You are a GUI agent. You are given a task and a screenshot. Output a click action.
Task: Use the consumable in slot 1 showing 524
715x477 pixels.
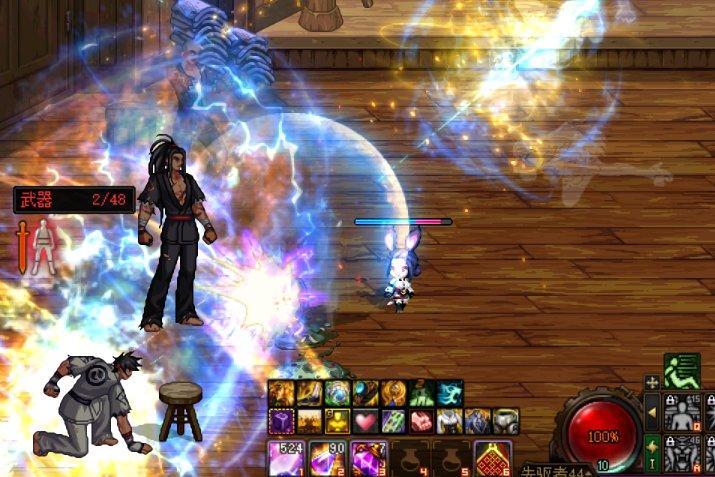285,458
